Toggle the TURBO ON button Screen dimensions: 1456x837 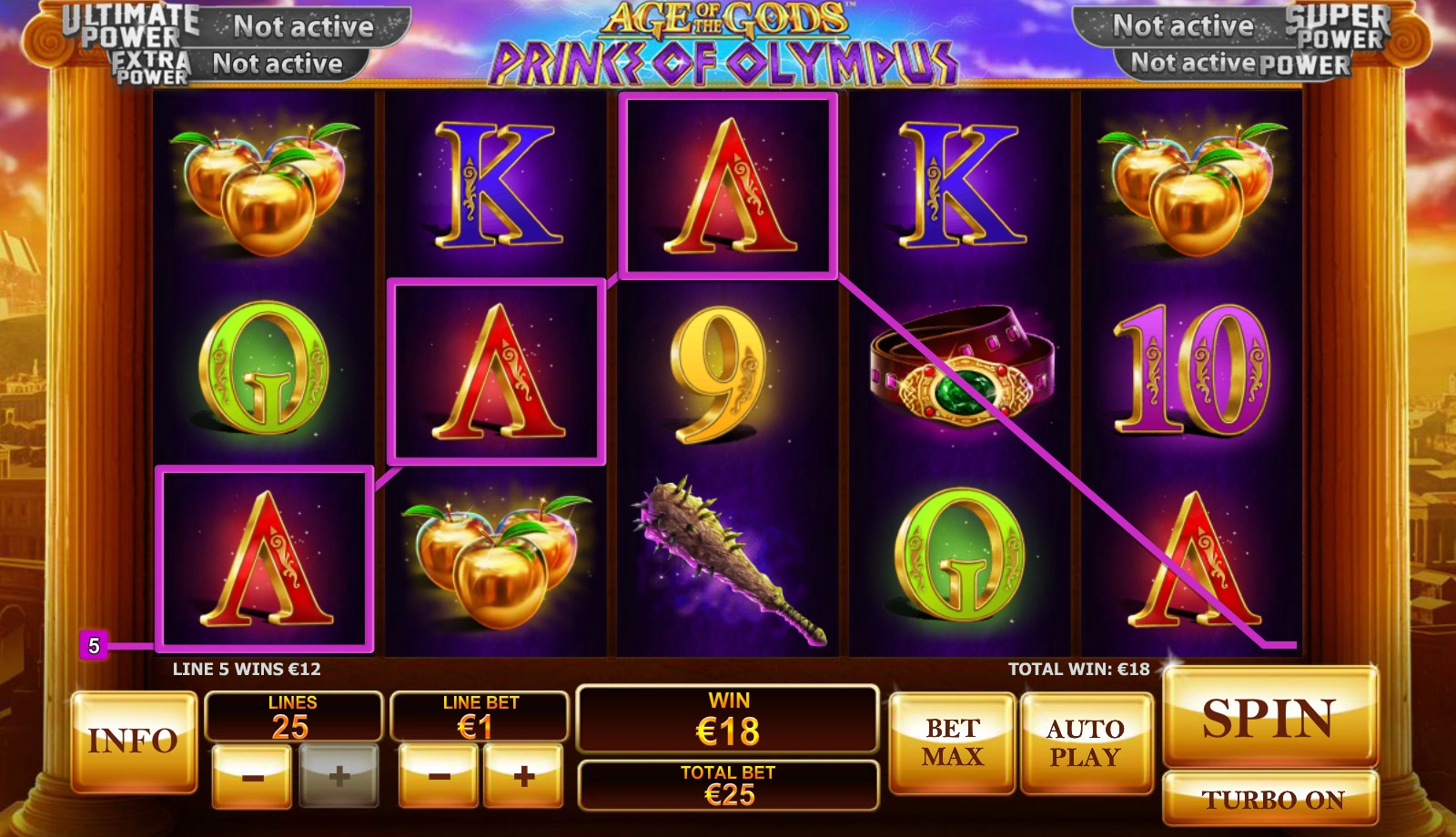1270,799
